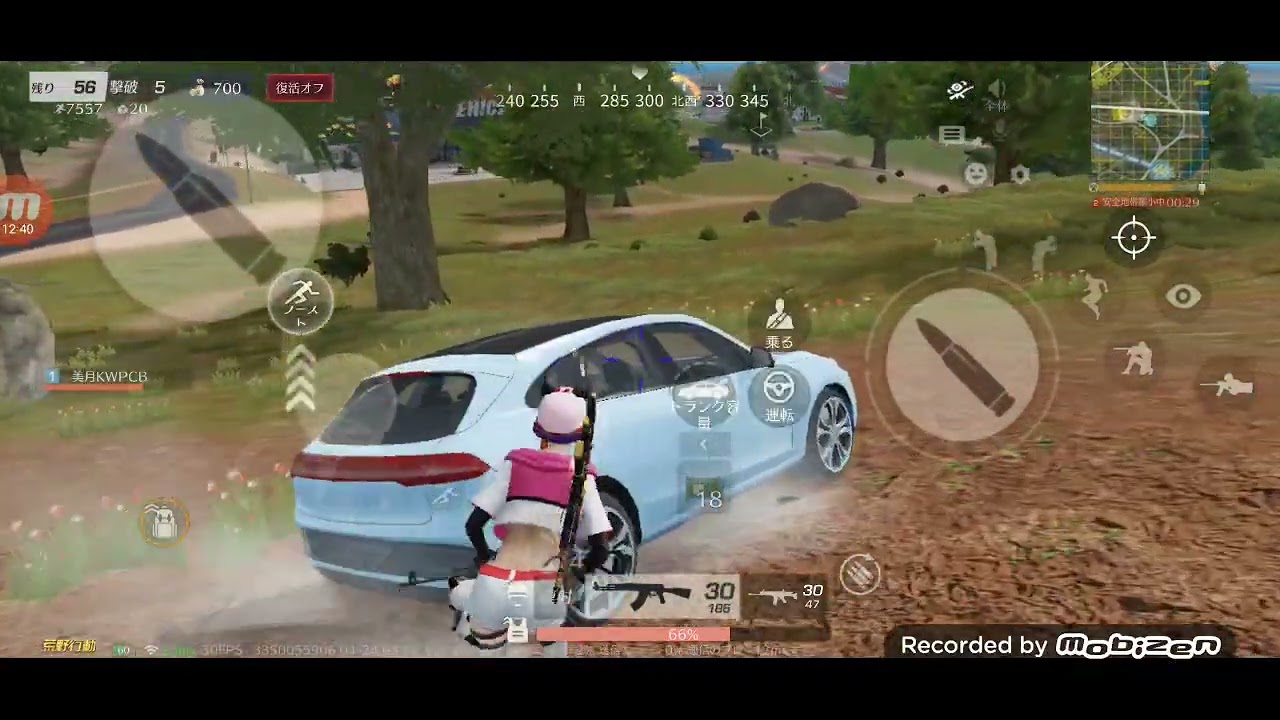Toggle the eye free-look button

point(1183,296)
